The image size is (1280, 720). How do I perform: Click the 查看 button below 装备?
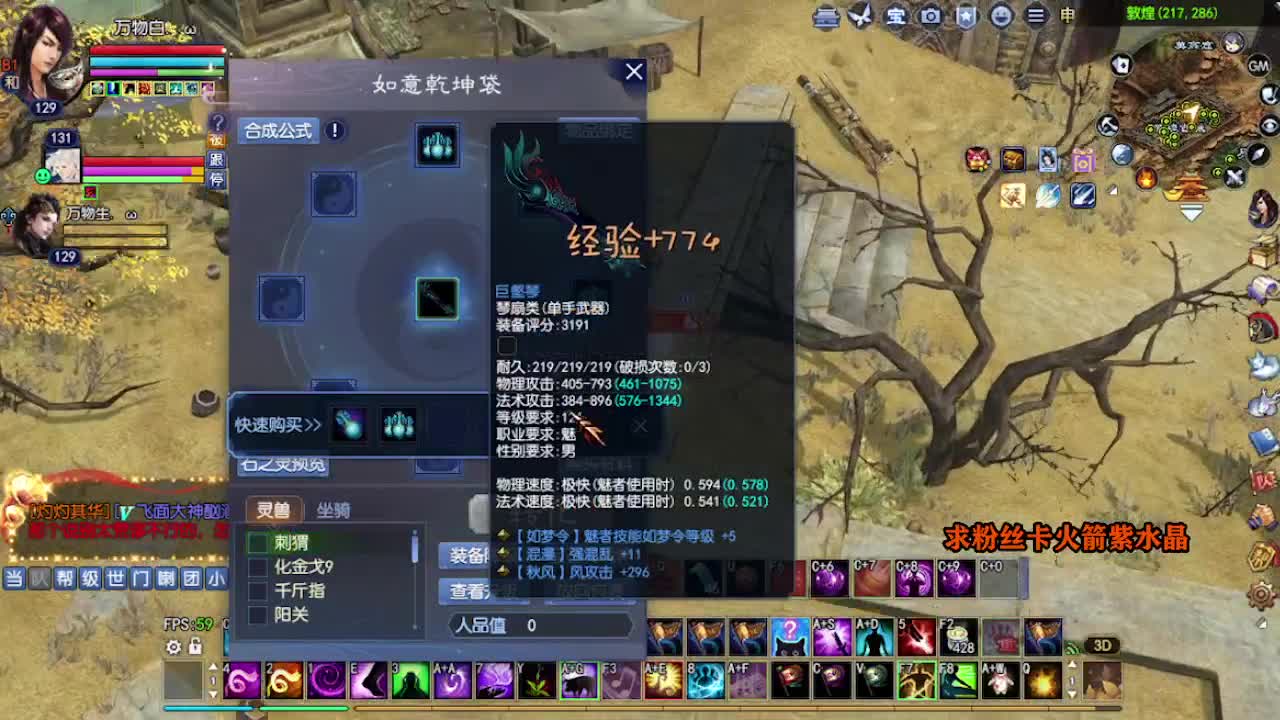[465, 592]
